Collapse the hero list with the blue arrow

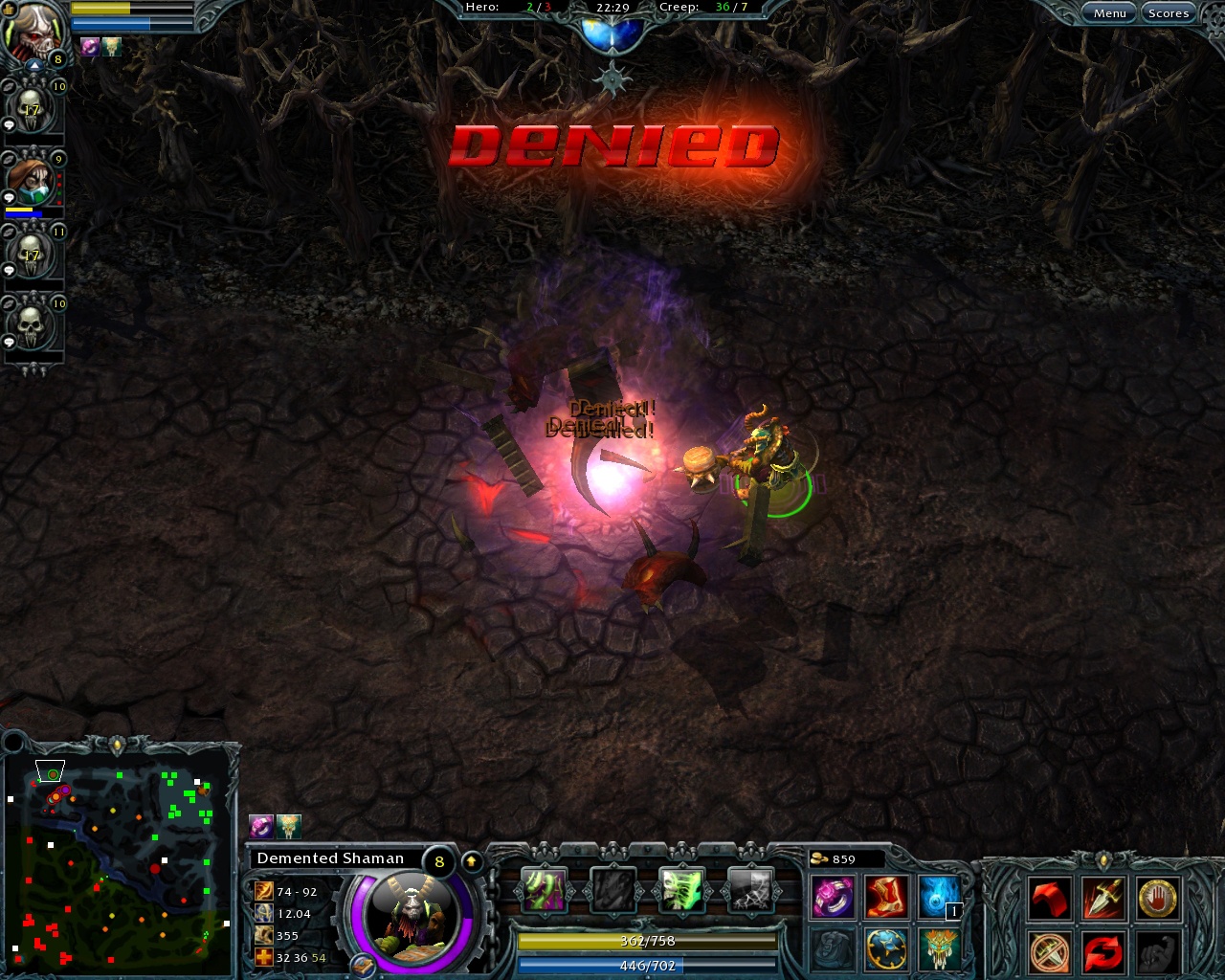[34, 67]
